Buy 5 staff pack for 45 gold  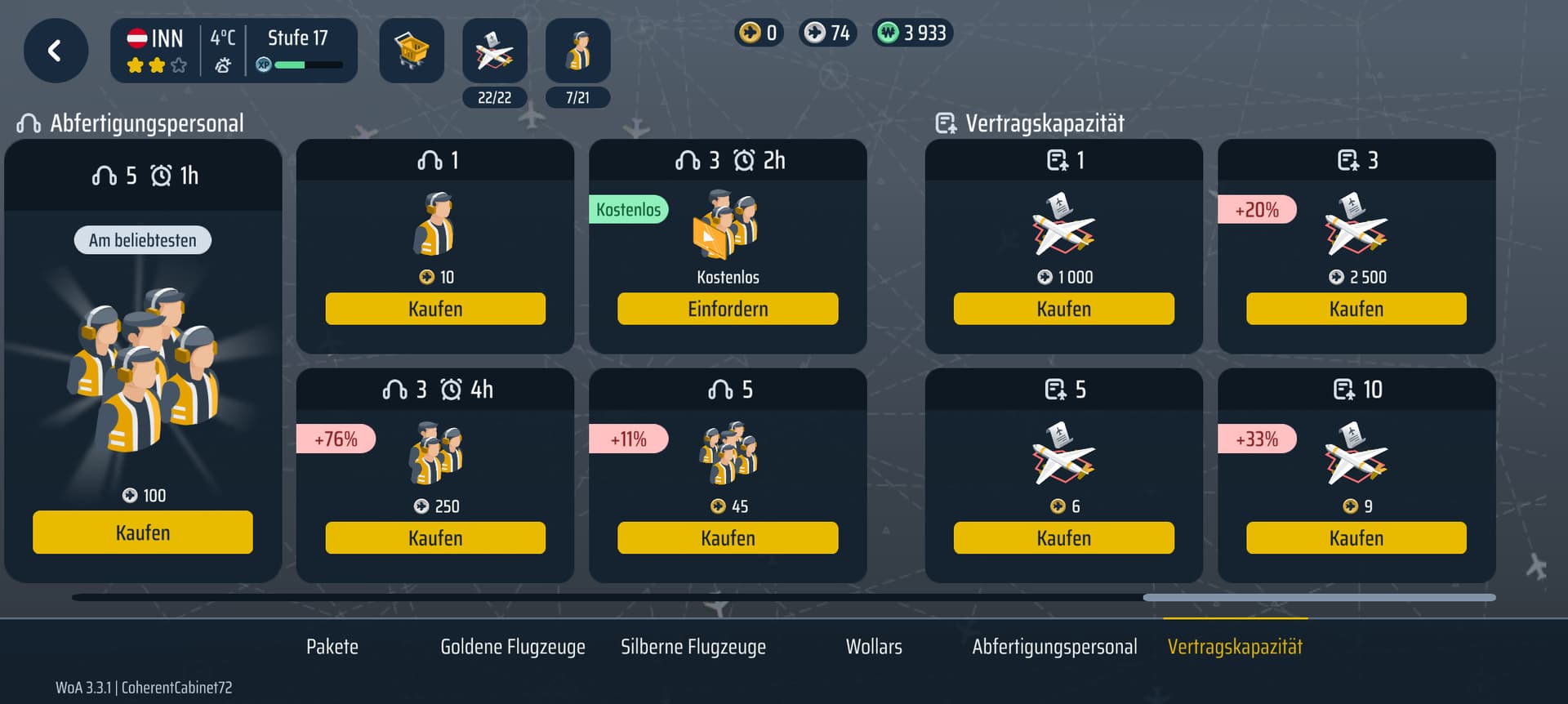coord(728,538)
